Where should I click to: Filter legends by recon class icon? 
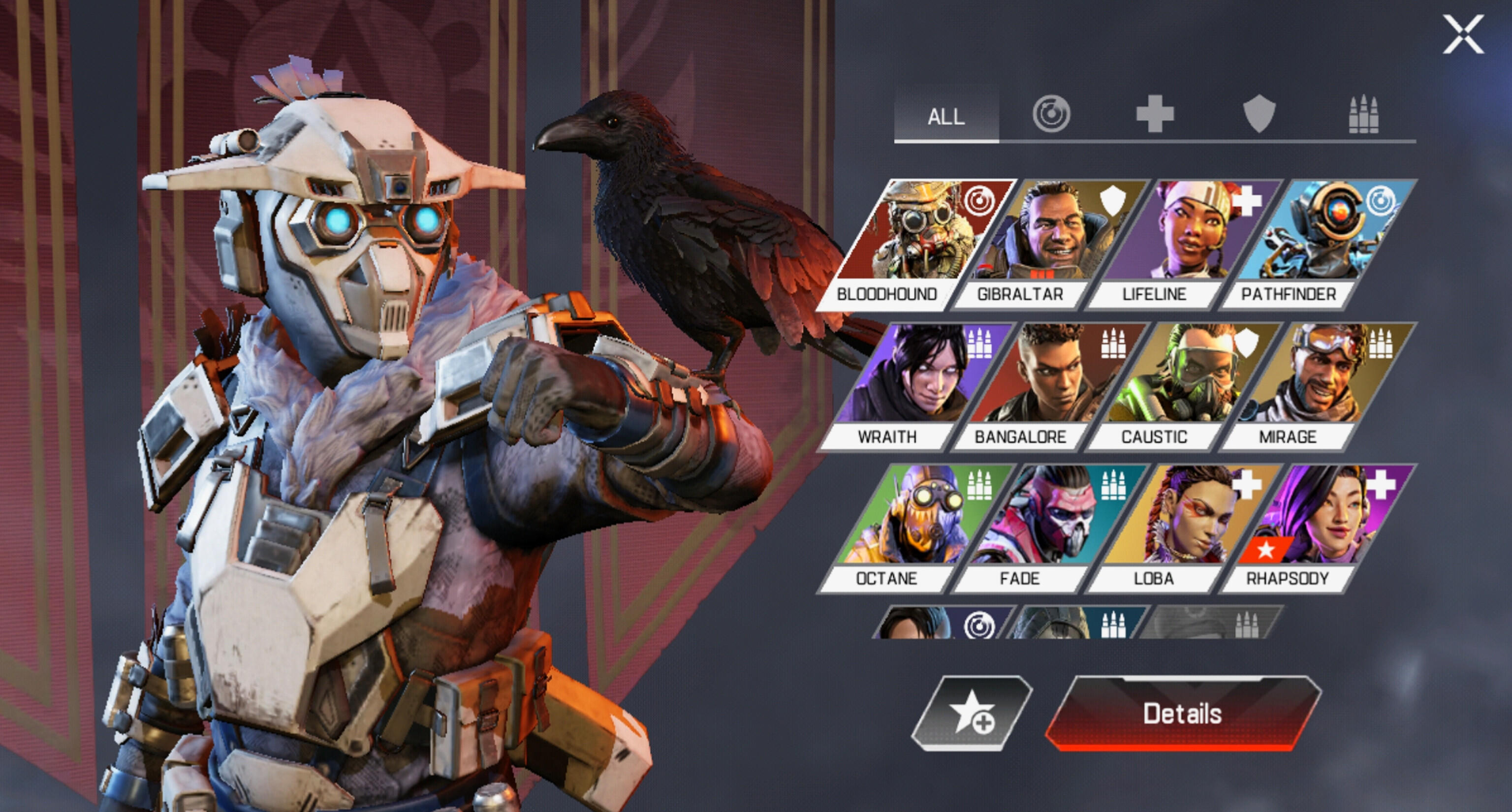1051,114
